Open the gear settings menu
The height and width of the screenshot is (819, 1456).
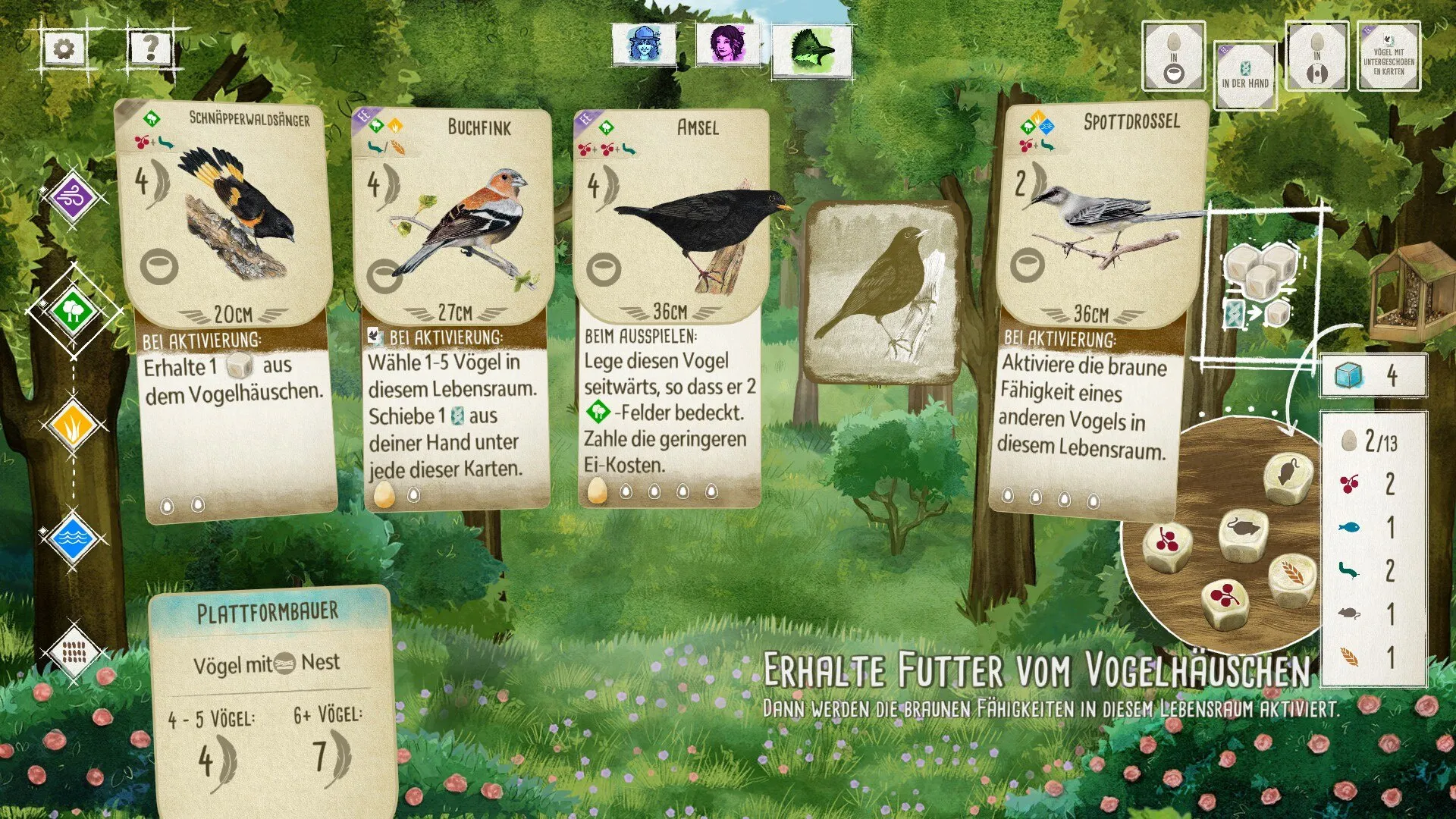(x=64, y=50)
